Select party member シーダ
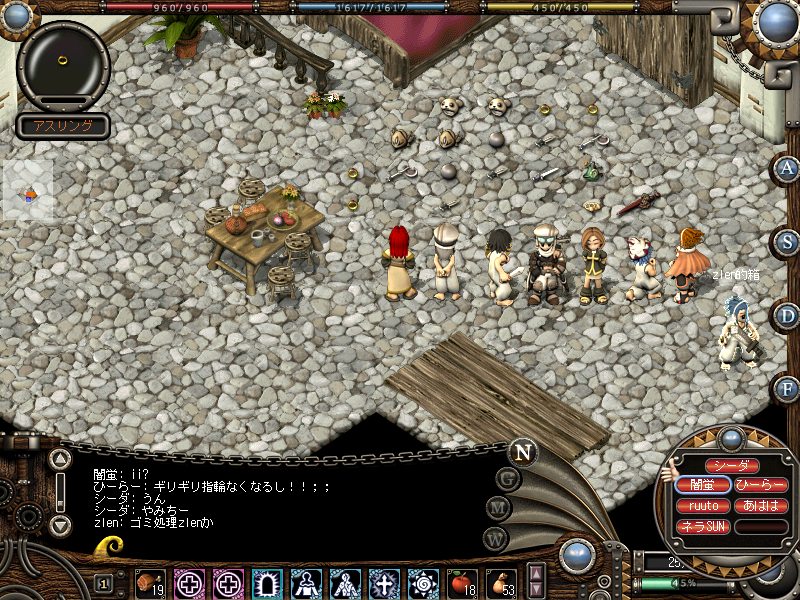This screenshot has width=800, height=600. tap(732, 466)
